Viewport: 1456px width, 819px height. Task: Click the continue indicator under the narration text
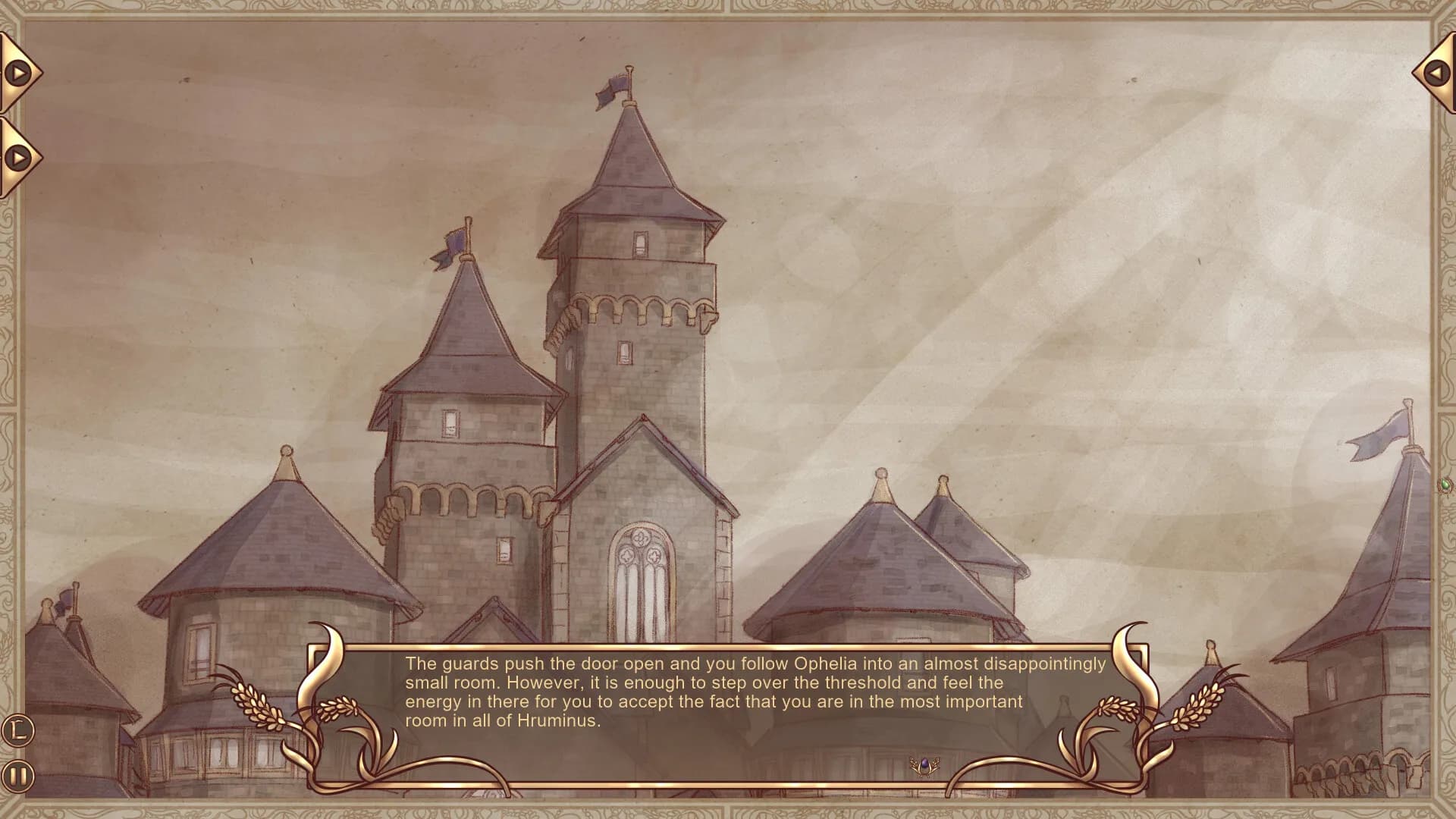[924, 764]
